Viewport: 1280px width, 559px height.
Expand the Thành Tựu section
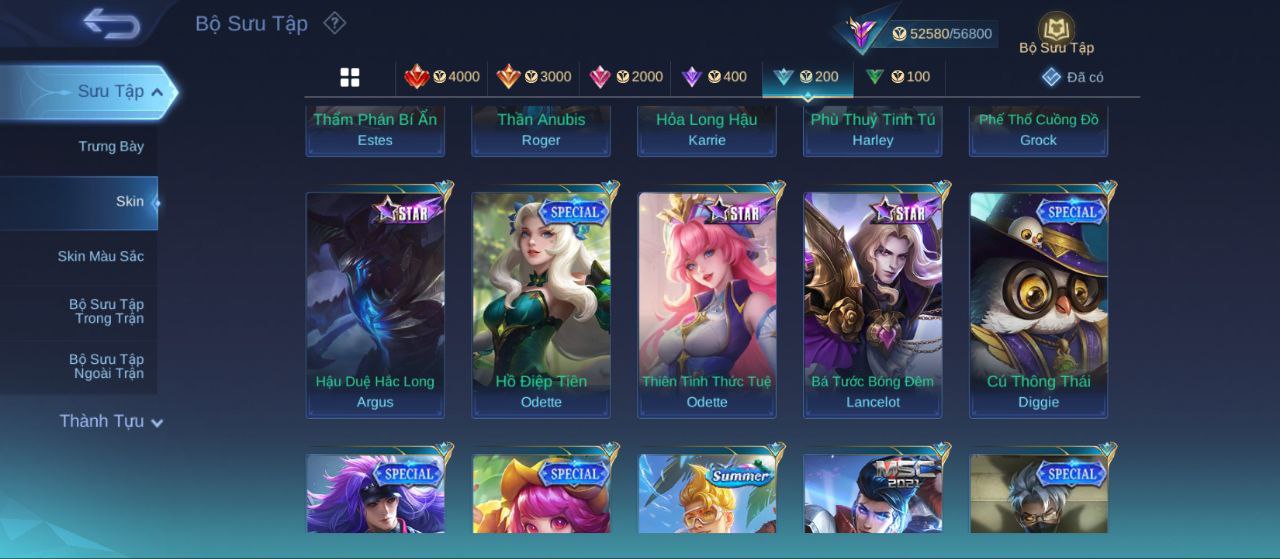coord(111,421)
